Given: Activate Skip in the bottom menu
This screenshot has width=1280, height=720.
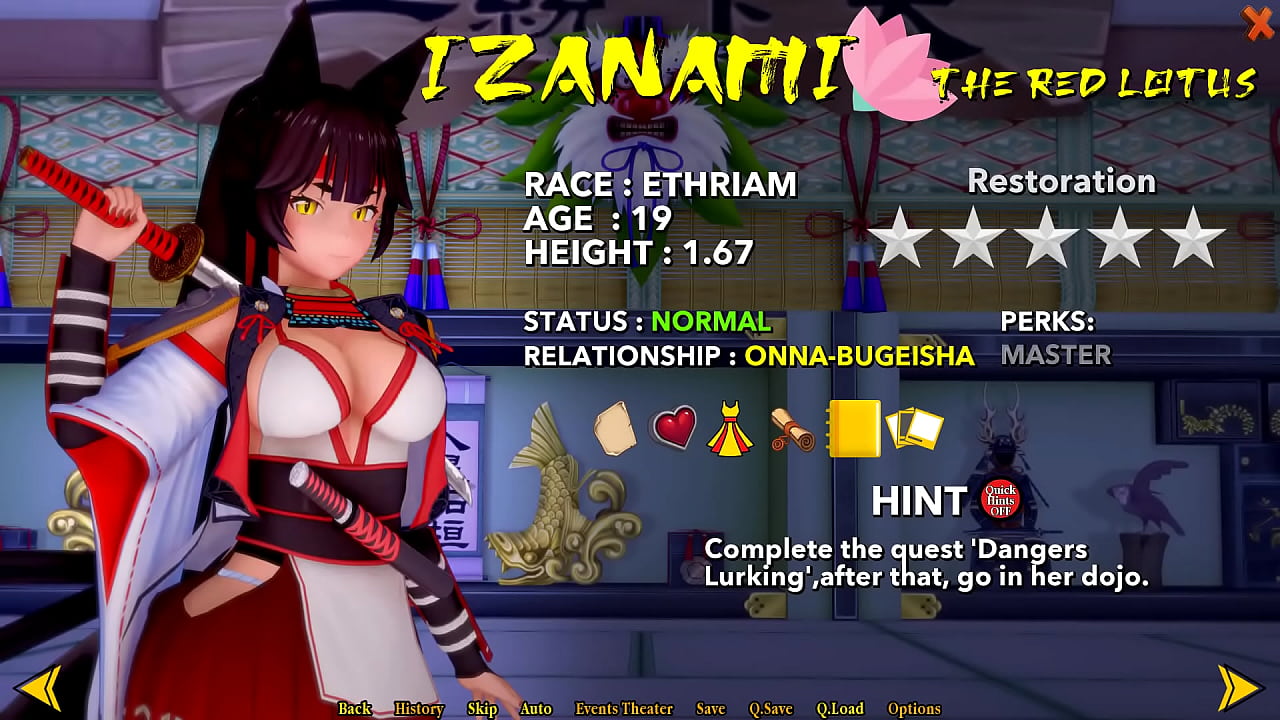Looking at the screenshot, I should (x=482, y=709).
